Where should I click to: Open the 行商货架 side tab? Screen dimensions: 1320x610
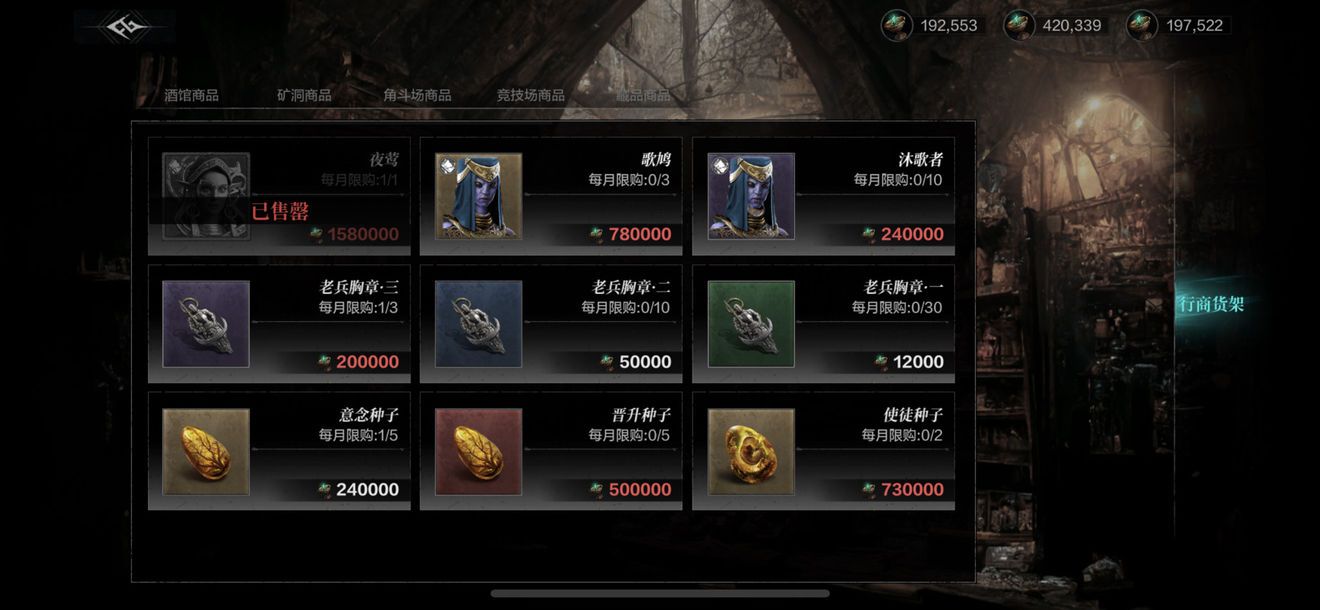pyautogui.click(x=1211, y=305)
